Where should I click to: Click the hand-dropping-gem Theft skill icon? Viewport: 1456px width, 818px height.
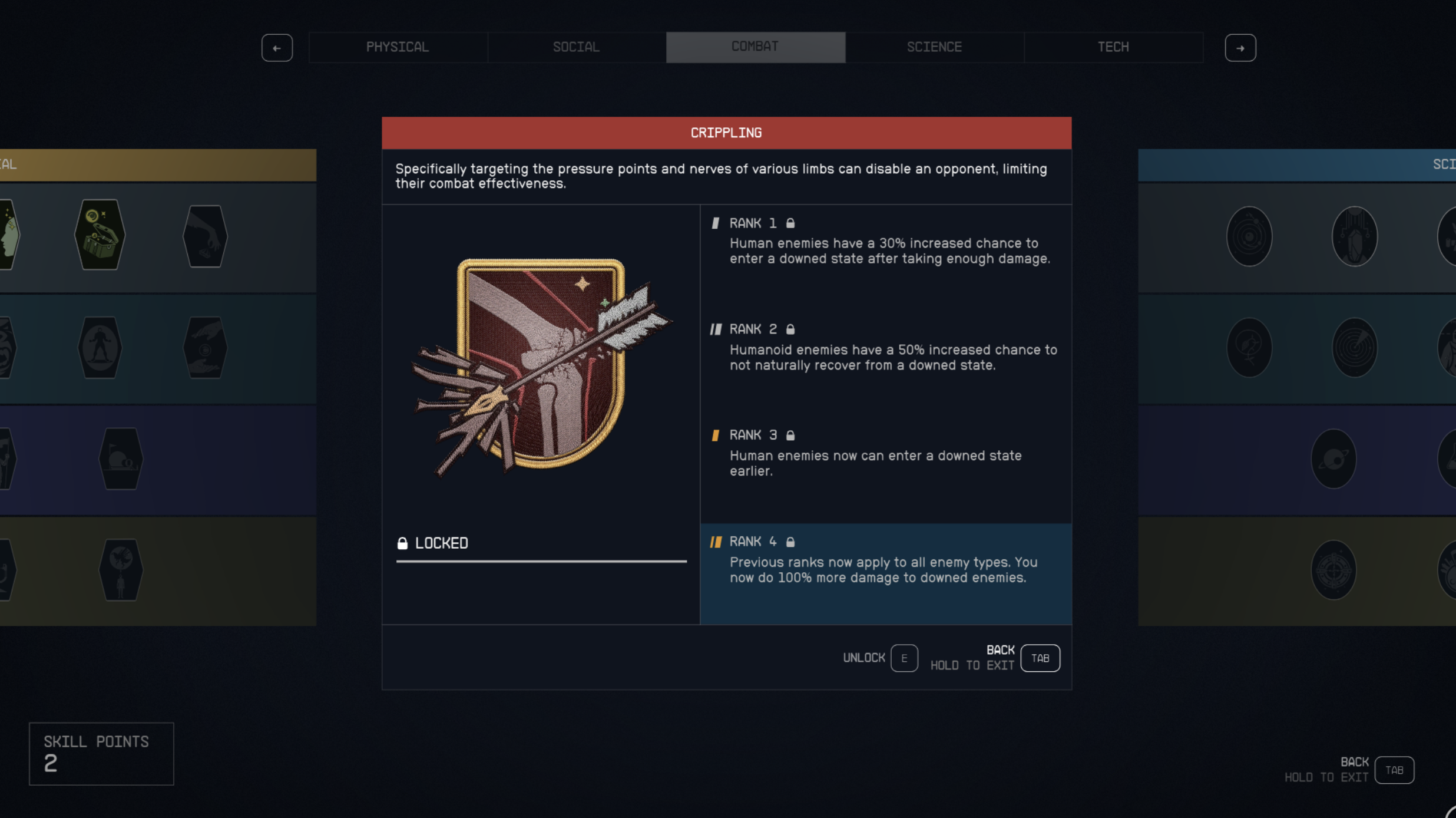[x=204, y=235]
